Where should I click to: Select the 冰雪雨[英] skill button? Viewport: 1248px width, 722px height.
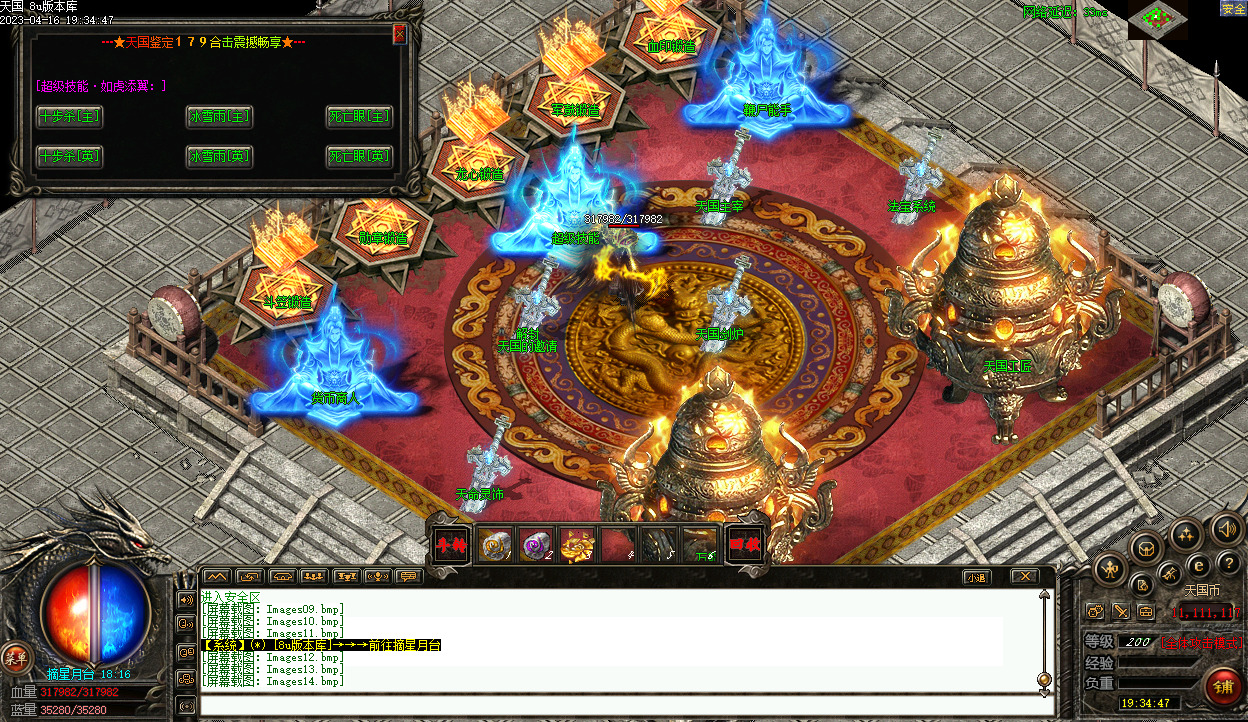tap(219, 156)
